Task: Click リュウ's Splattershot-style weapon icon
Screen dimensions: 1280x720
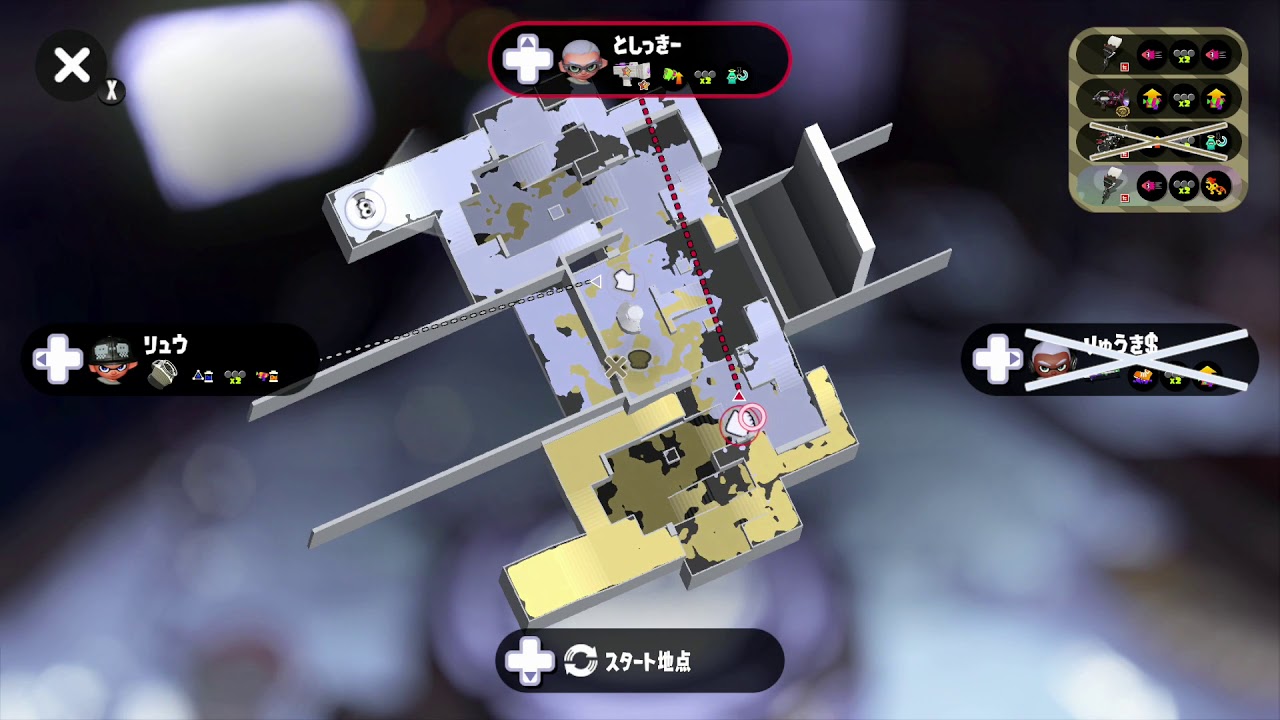Action: [x=162, y=373]
